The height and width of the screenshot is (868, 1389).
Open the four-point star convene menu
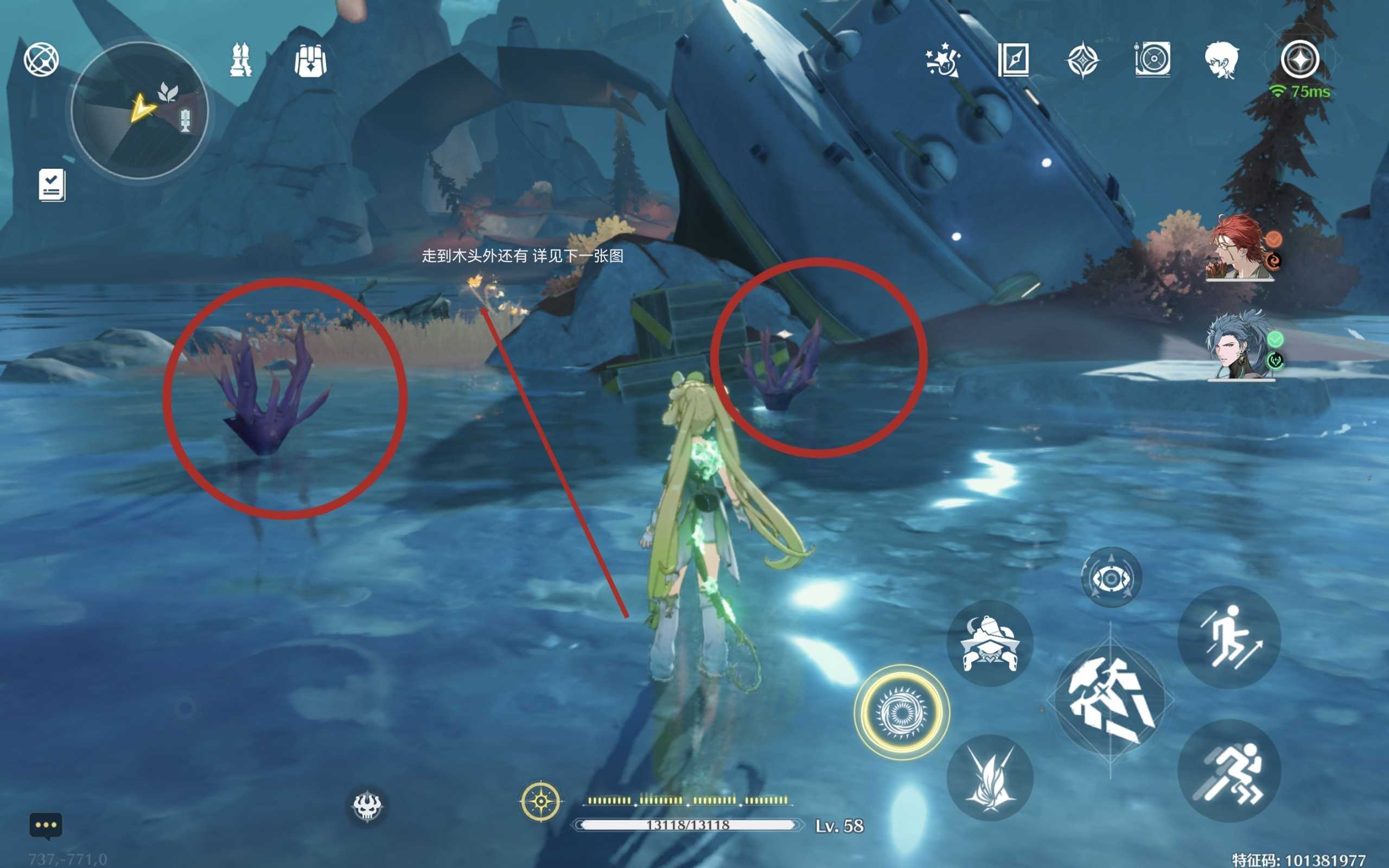click(1082, 60)
